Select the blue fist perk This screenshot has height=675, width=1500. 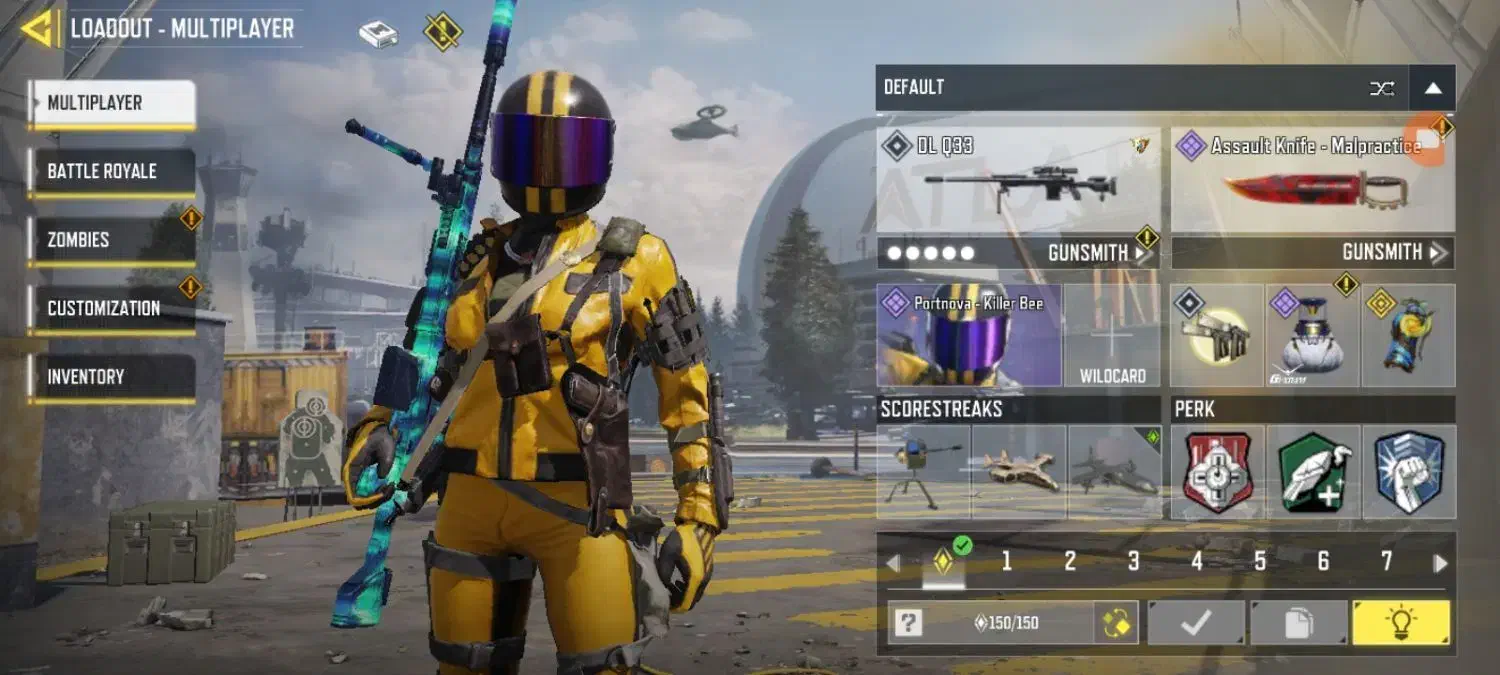(1409, 472)
